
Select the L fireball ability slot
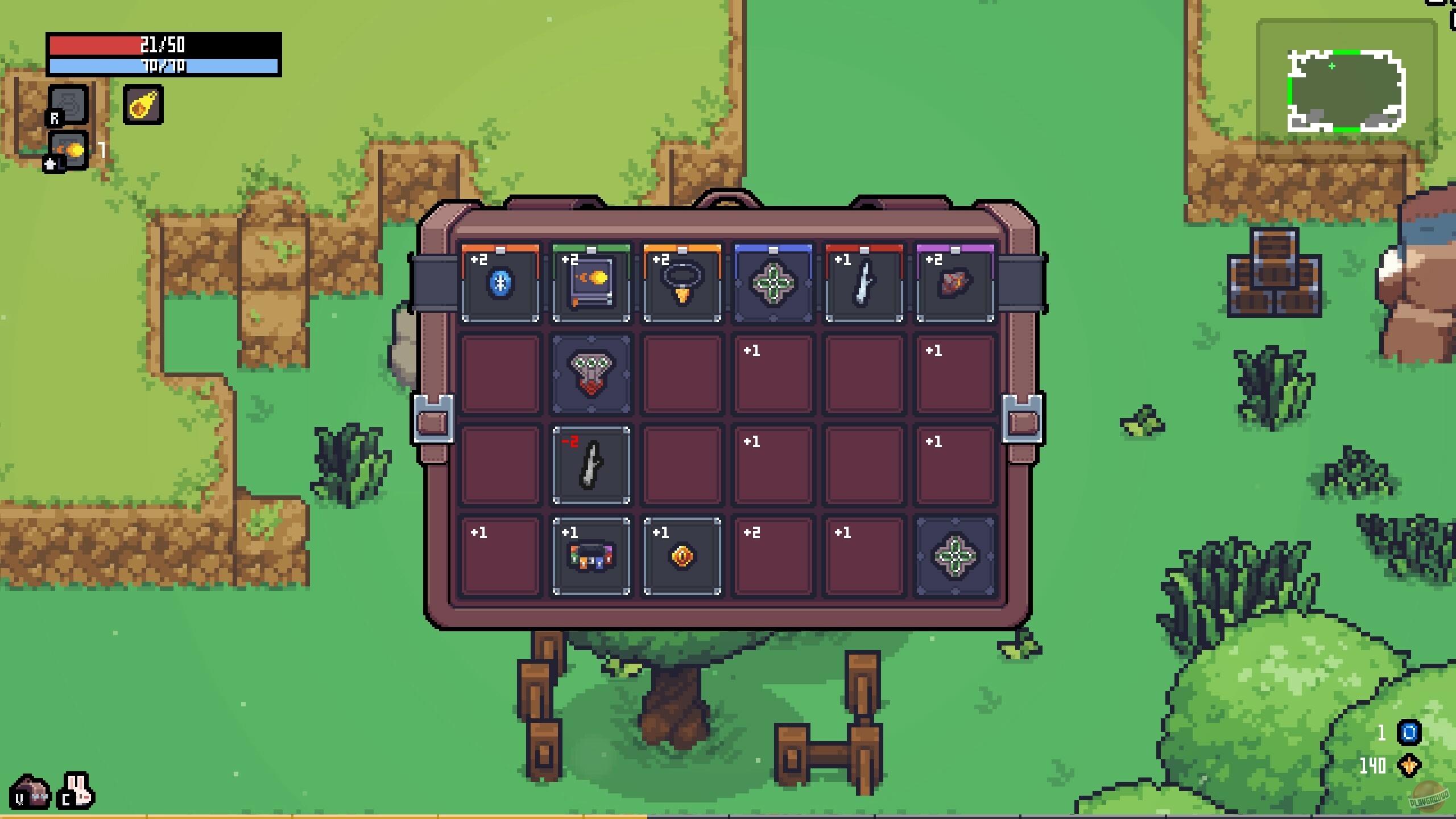[68, 151]
